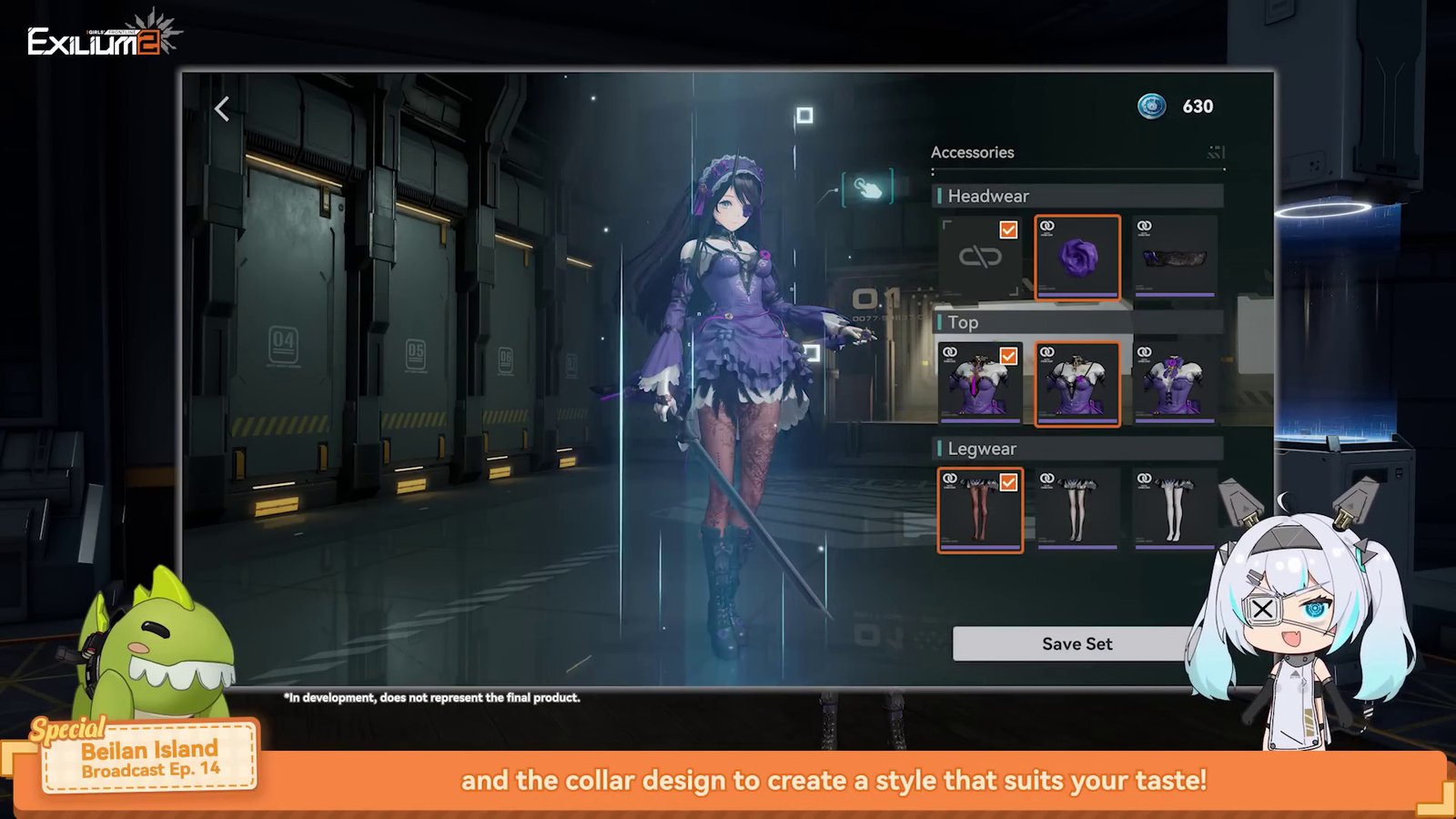Save the current accessory set

click(1077, 643)
